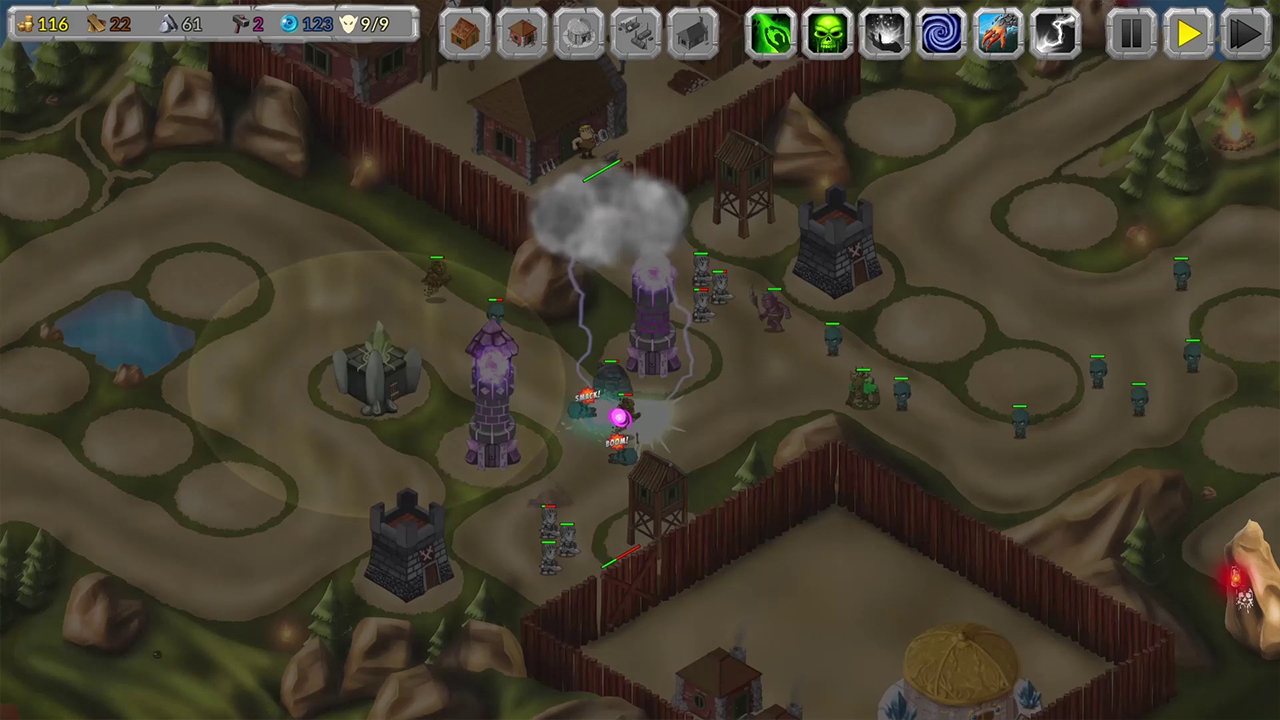Enable fast-forward game speed

click(x=1245, y=35)
